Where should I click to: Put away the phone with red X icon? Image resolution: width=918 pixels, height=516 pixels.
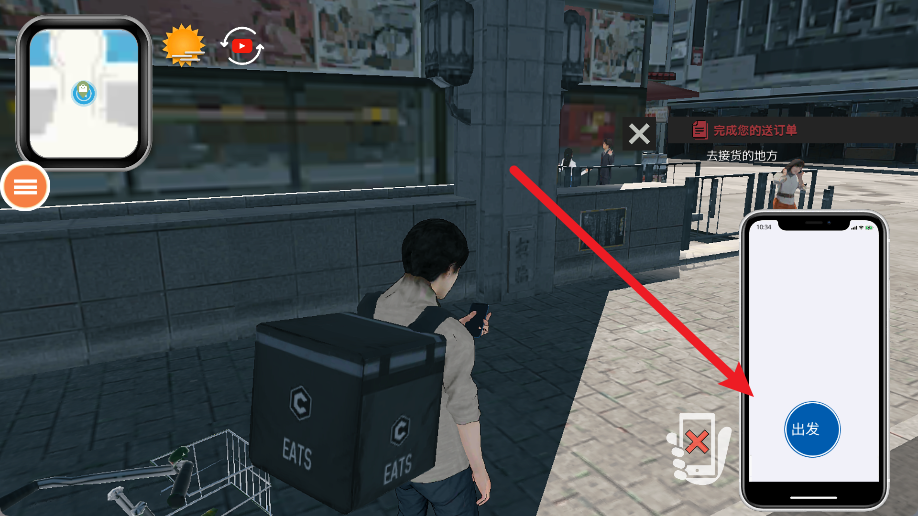tap(699, 445)
